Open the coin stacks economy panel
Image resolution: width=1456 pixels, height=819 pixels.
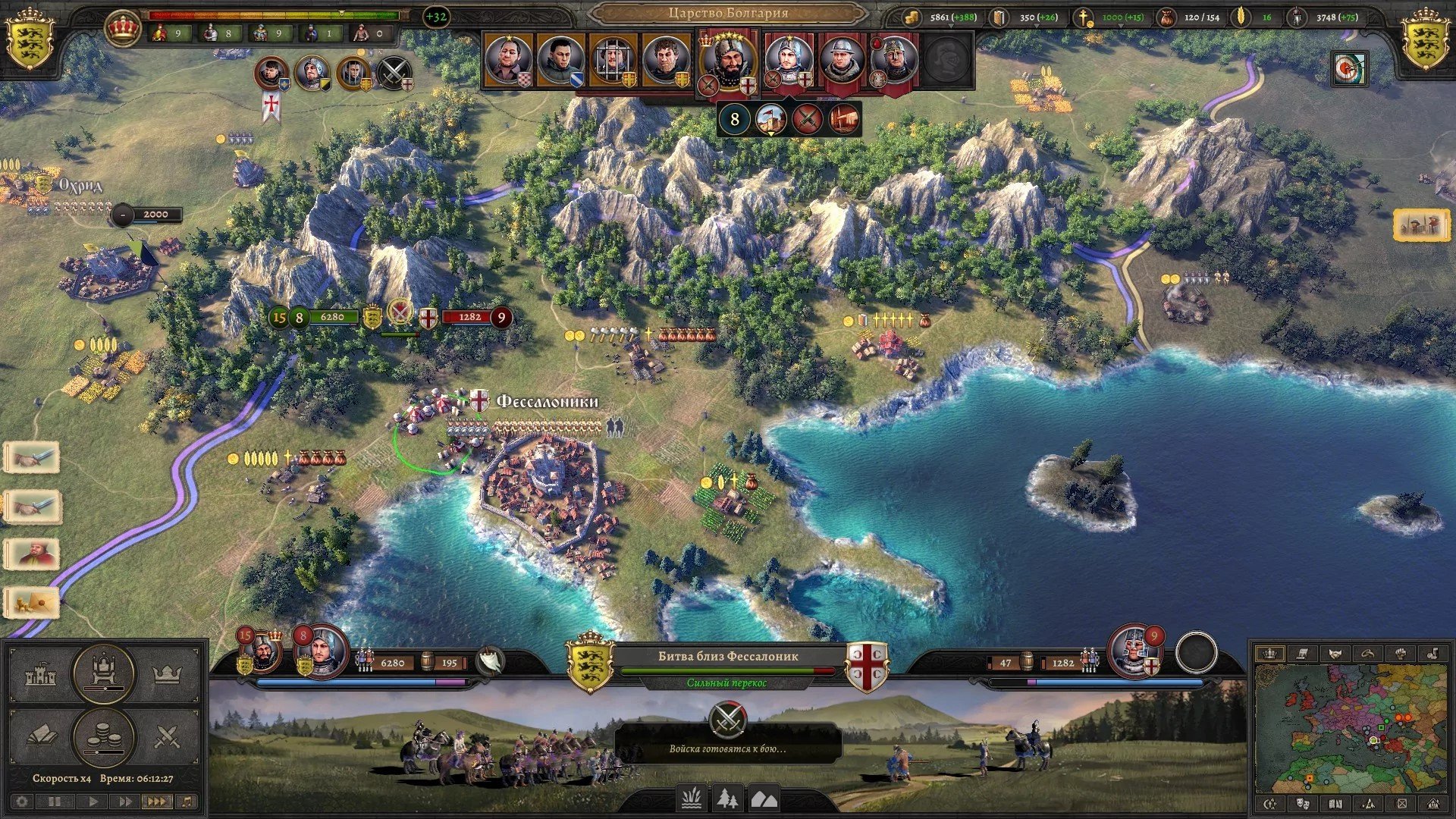point(103,736)
